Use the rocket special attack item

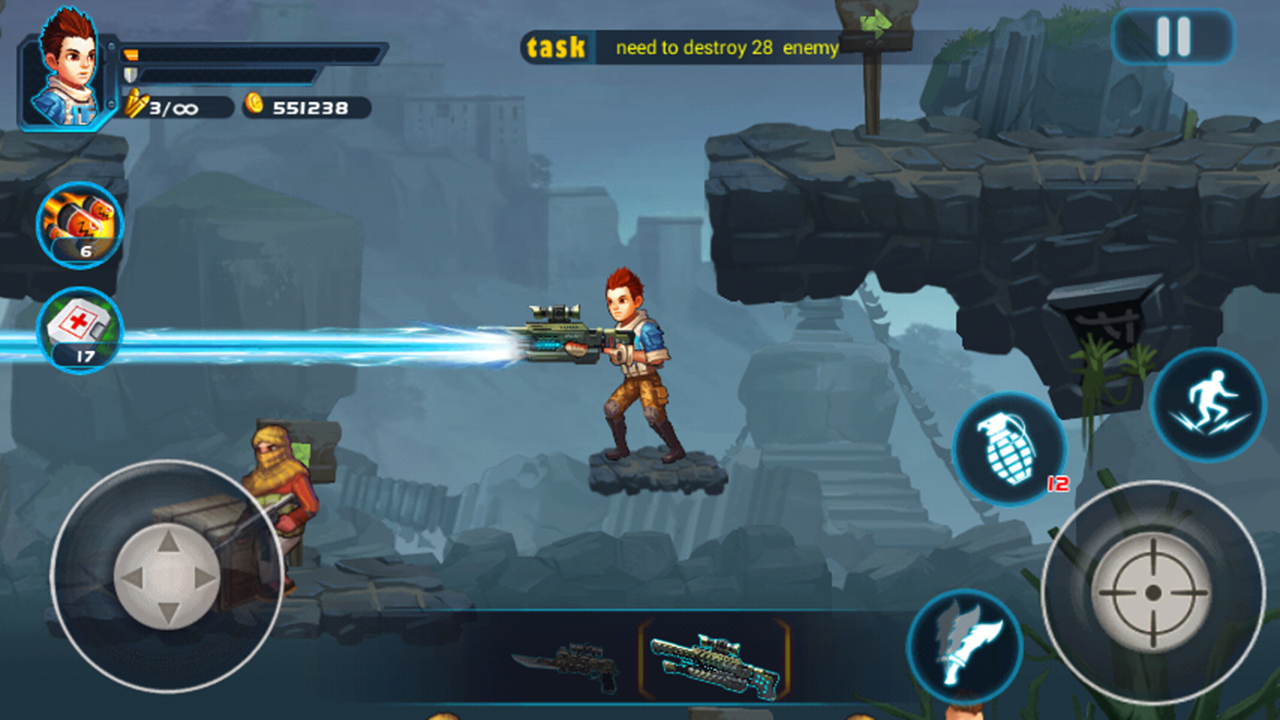pos(78,222)
